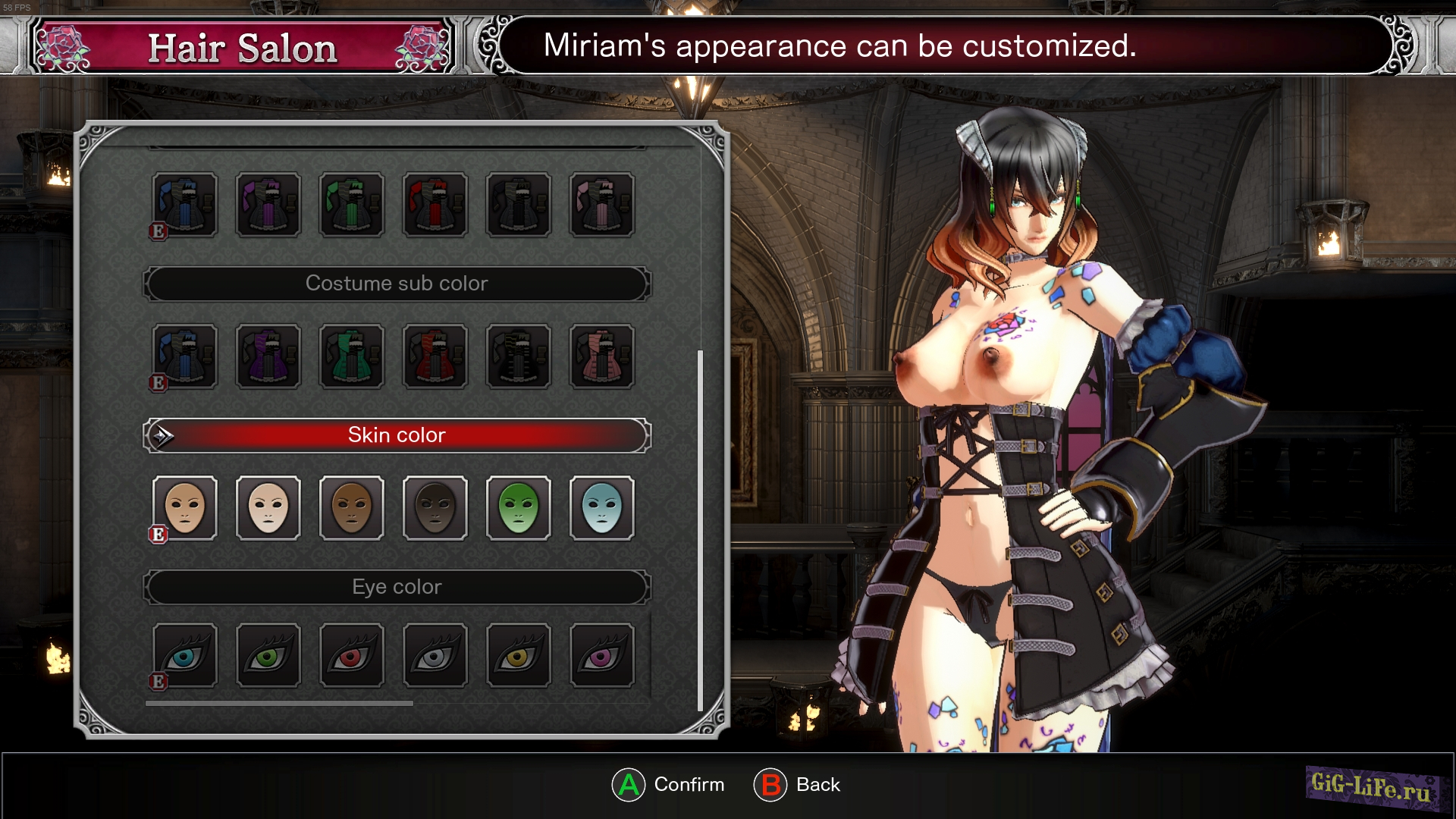Choose the black costume sub color
This screenshot has height=819, width=1456.
(x=519, y=356)
